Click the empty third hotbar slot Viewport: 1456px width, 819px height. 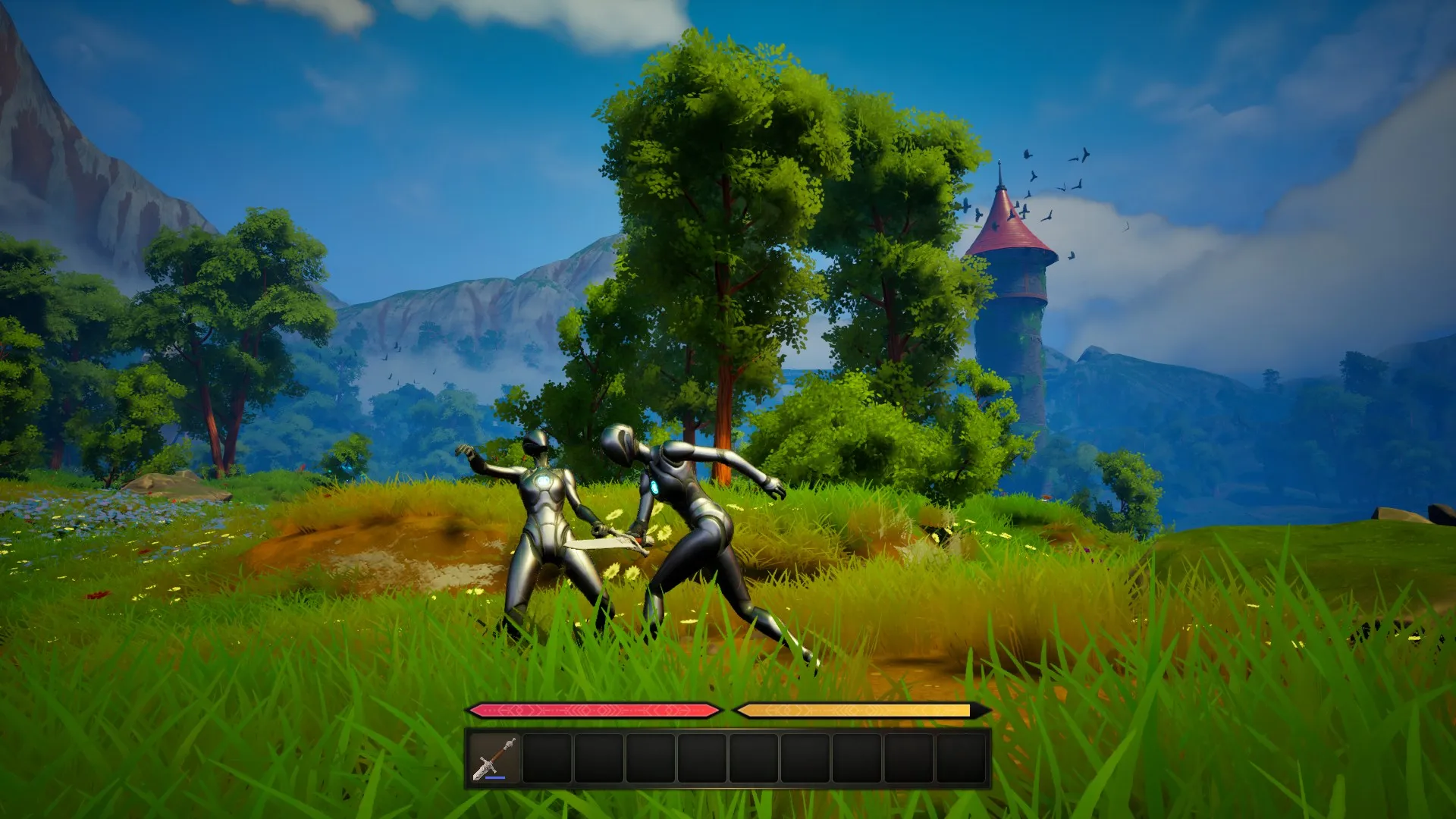[599, 758]
